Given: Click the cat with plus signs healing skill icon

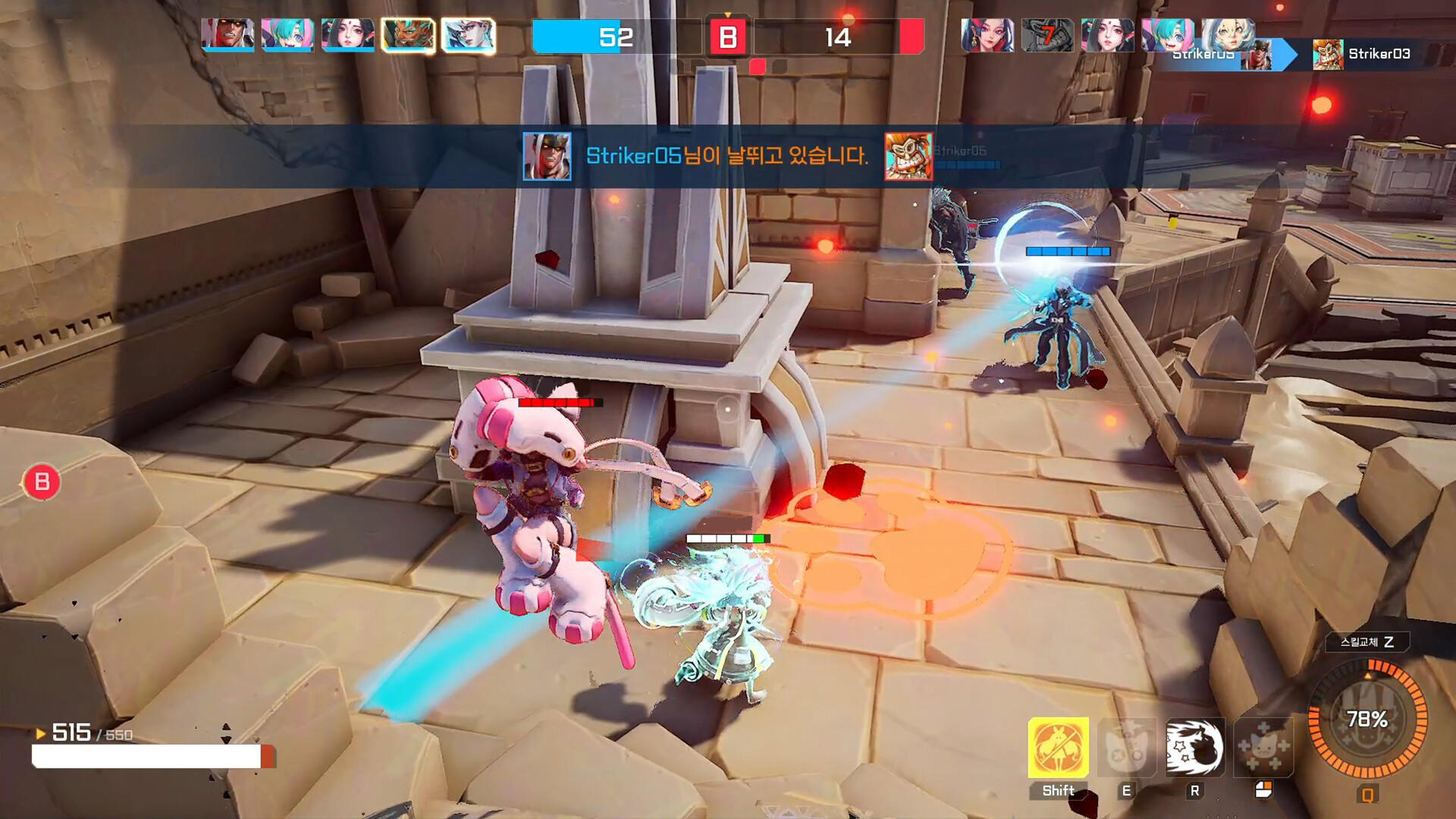Looking at the screenshot, I should (x=1263, y=747).
